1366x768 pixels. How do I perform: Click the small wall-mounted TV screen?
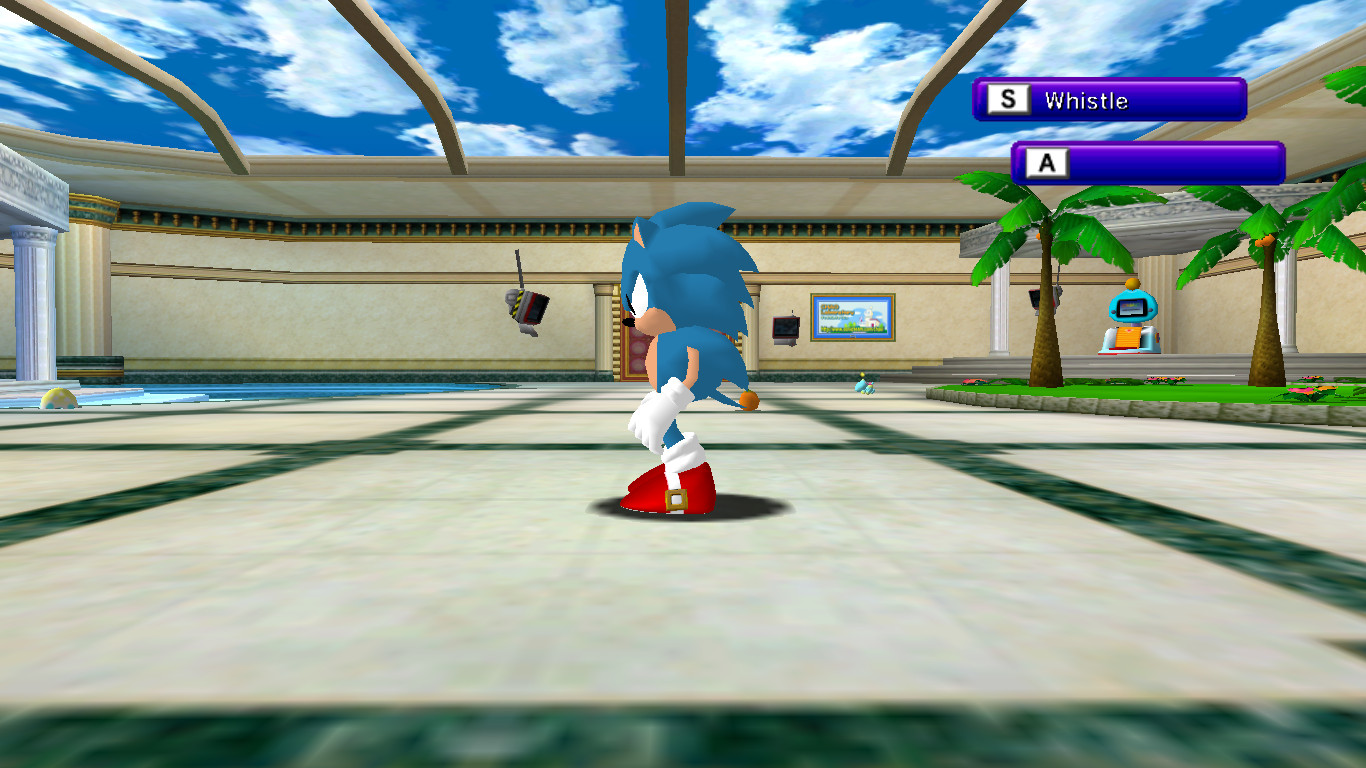[x=786, y=325]
